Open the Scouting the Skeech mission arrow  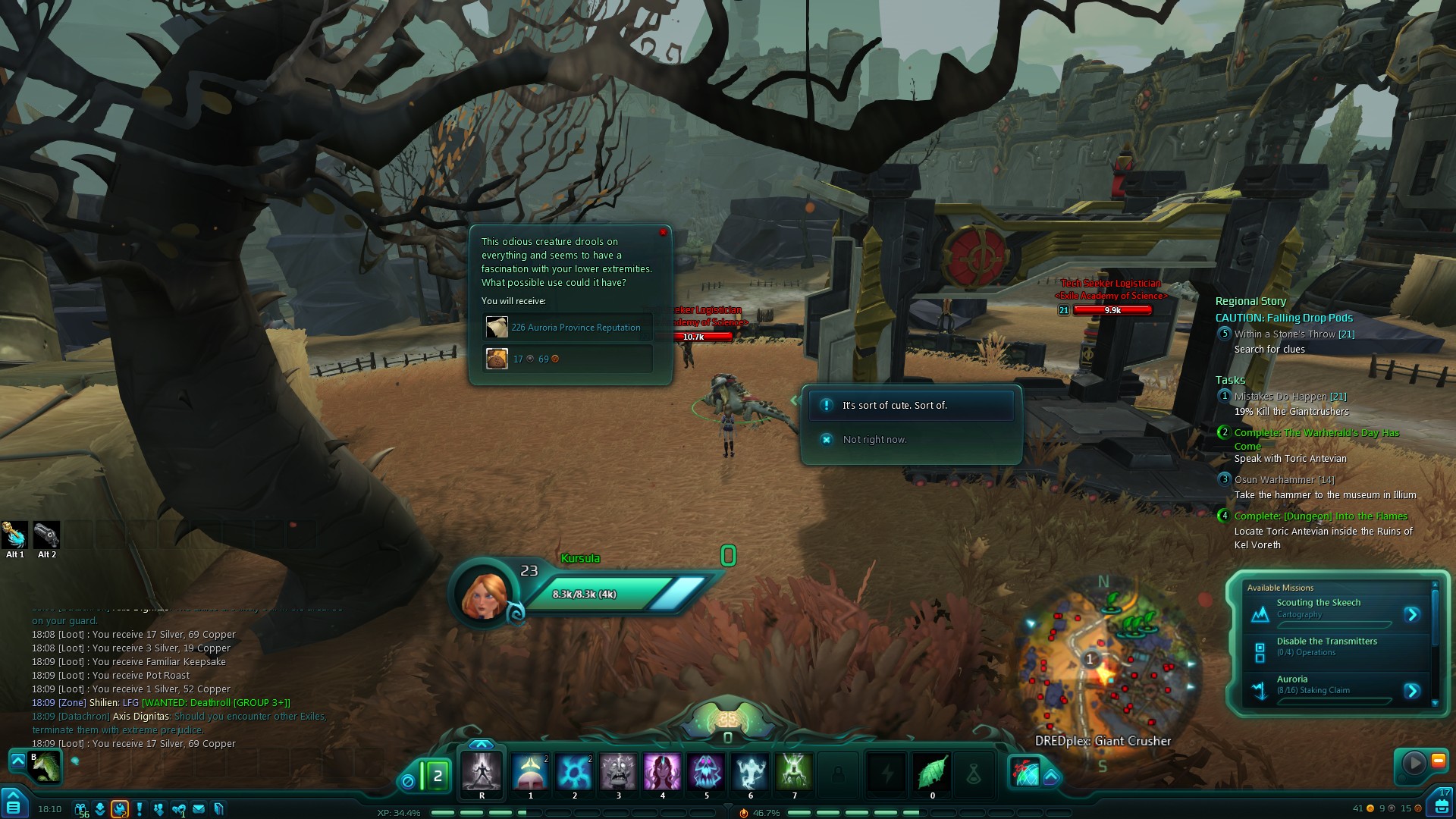(1411, 614)
